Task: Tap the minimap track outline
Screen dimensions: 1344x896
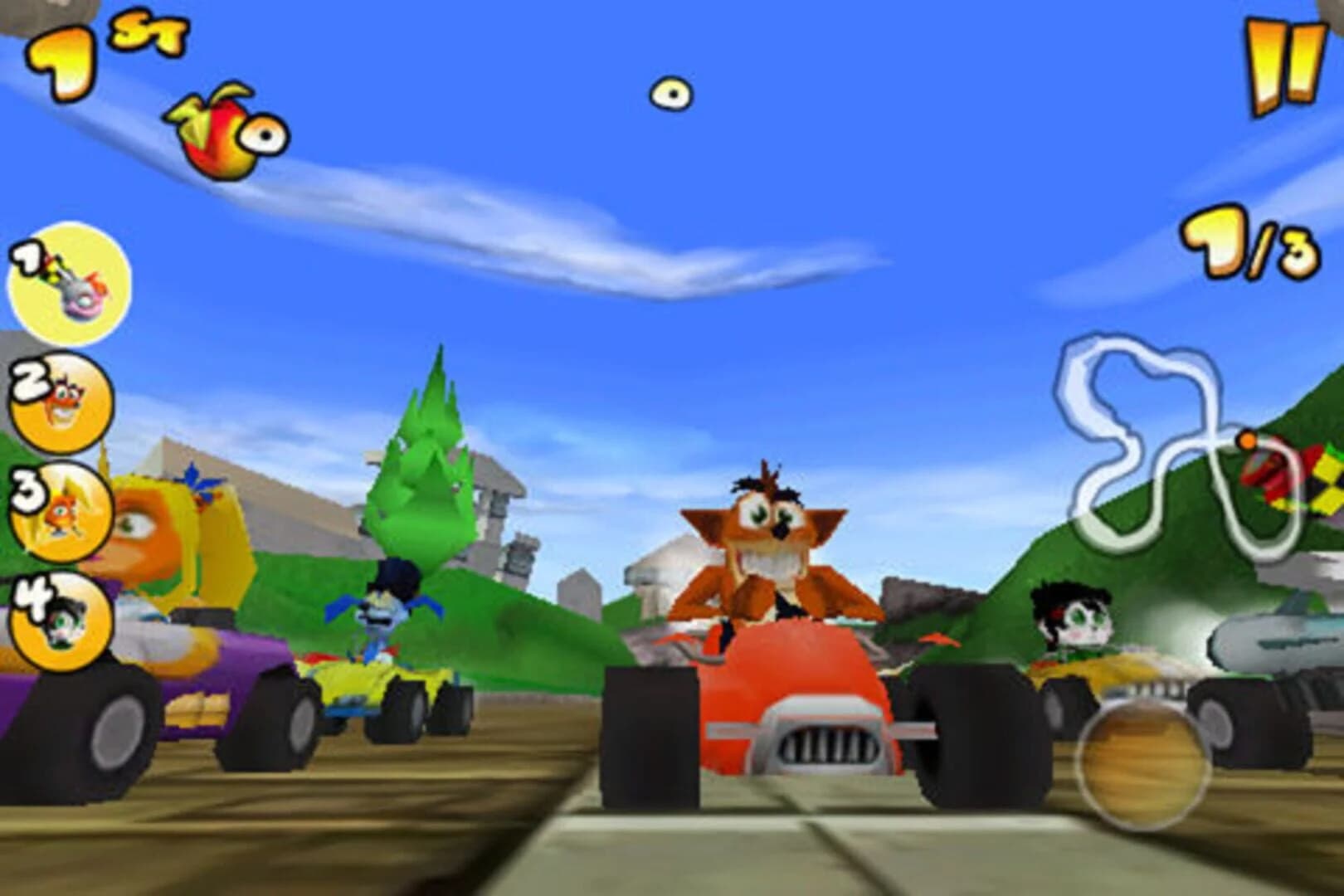Action: tap(1145, 407)
